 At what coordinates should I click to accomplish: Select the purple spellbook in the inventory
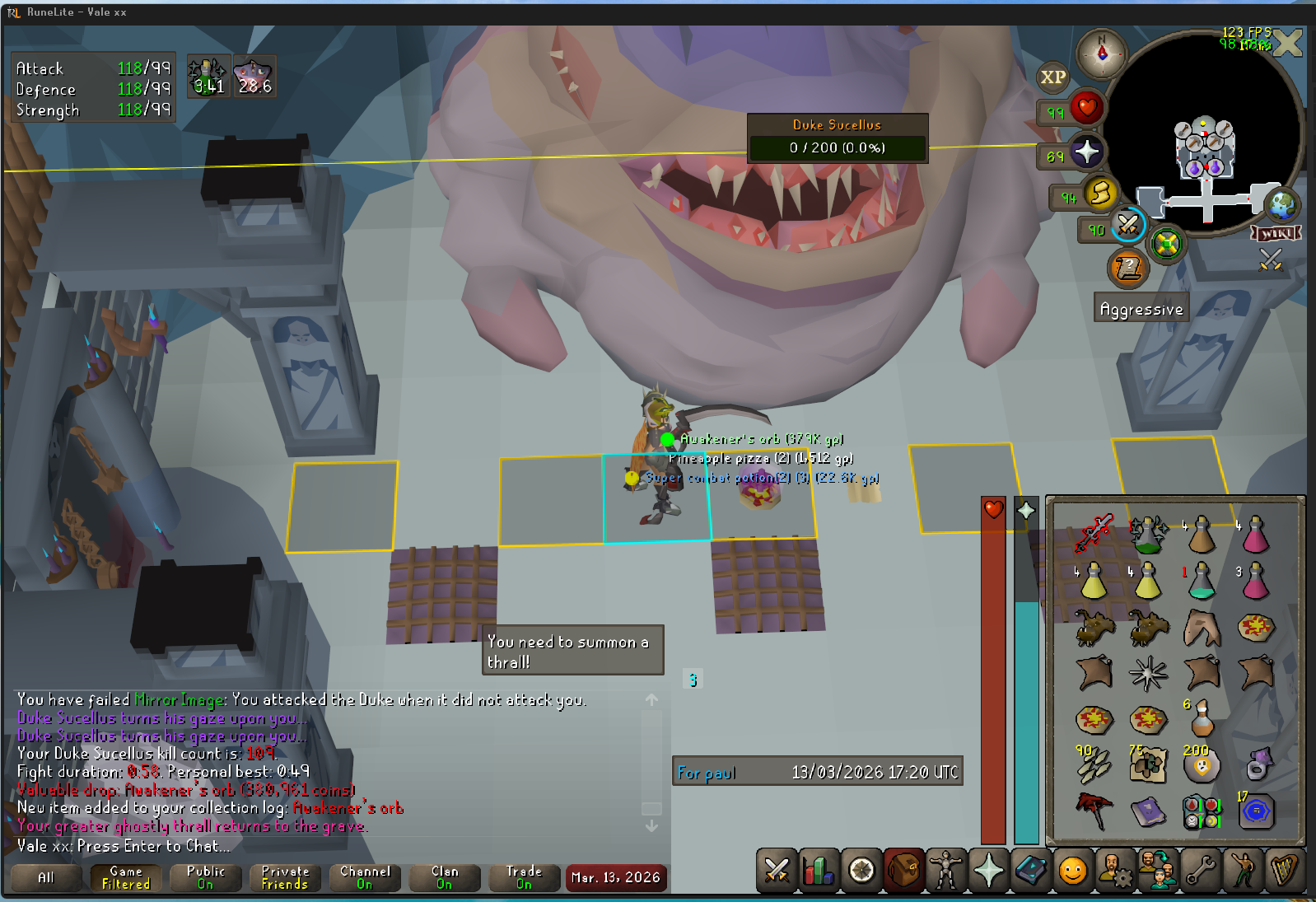click(x=1147, y=811)
